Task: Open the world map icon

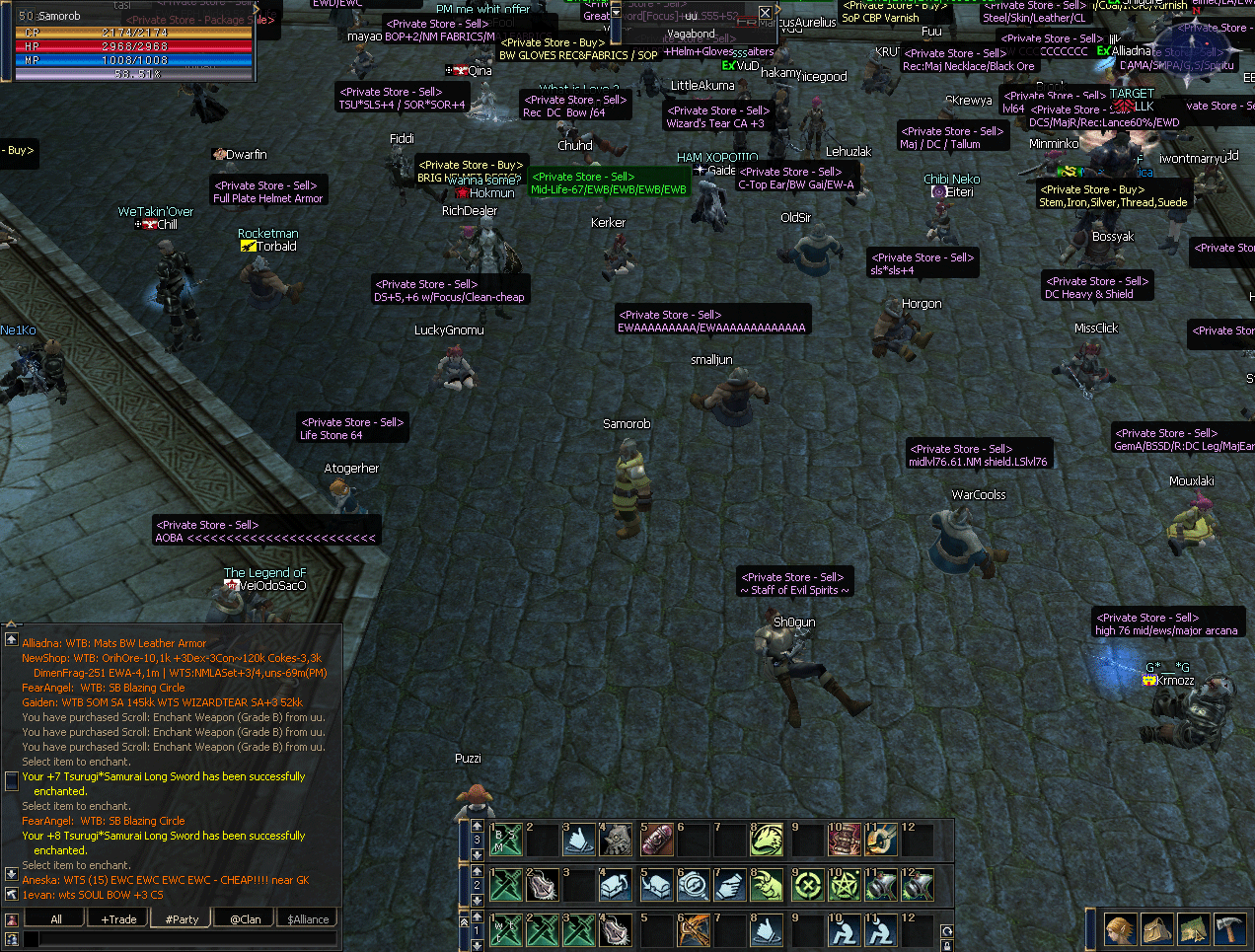Action: click(x=1193, y=929)
